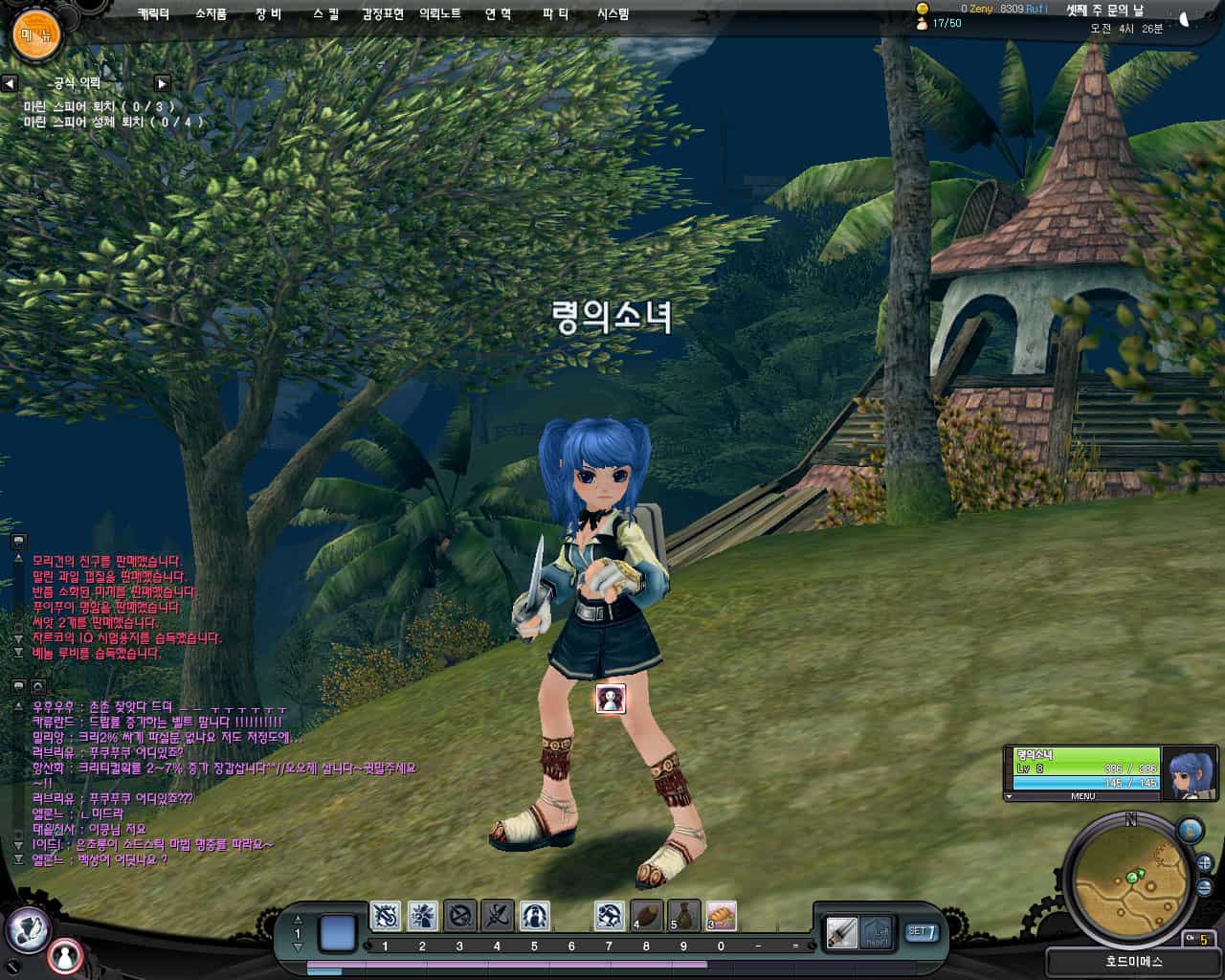Click the right arrow on the quest tracker
This screenshot has width=1225, height=980.
point(163,82)
